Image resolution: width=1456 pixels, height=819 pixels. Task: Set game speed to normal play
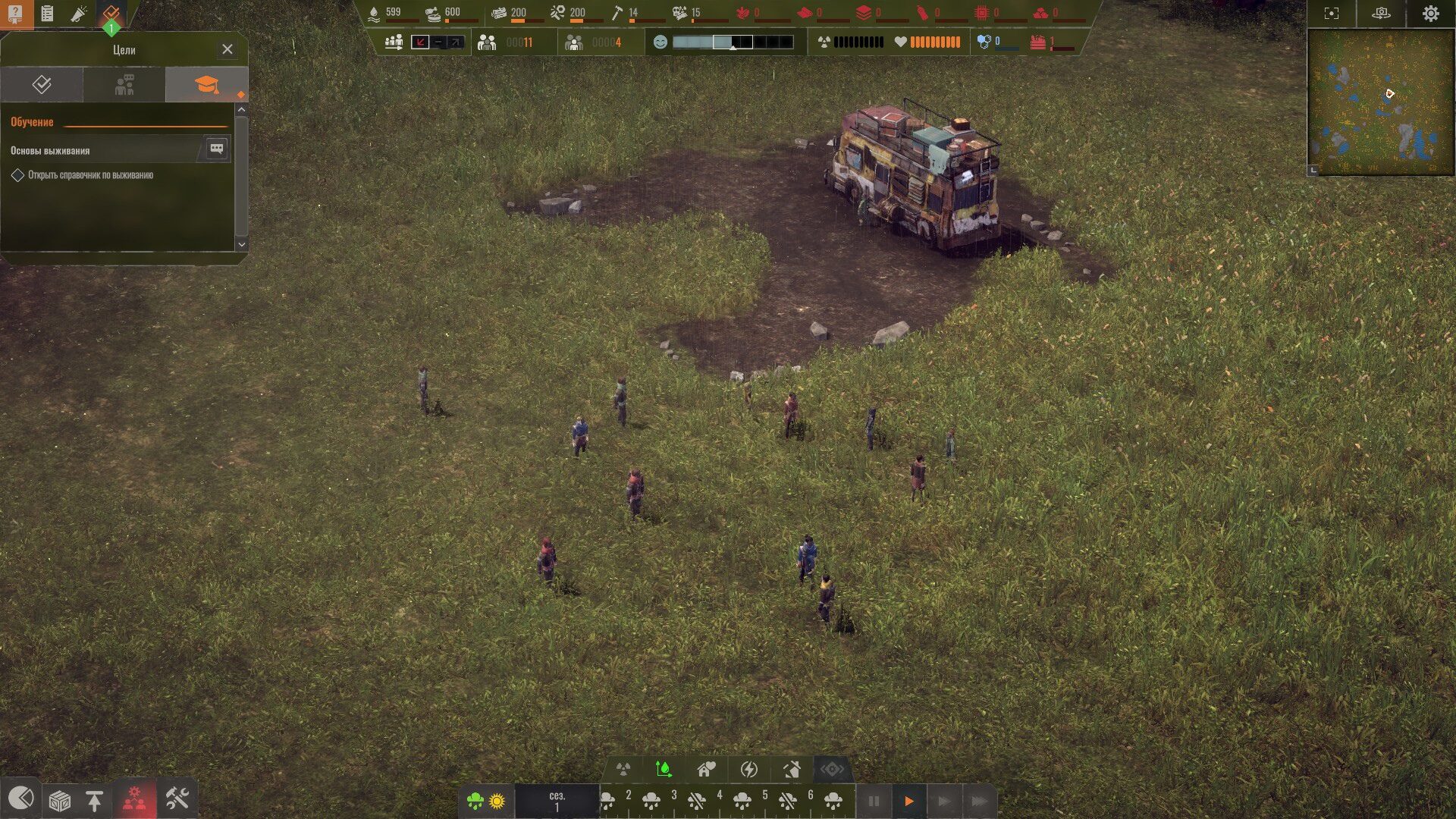[908, 801]
